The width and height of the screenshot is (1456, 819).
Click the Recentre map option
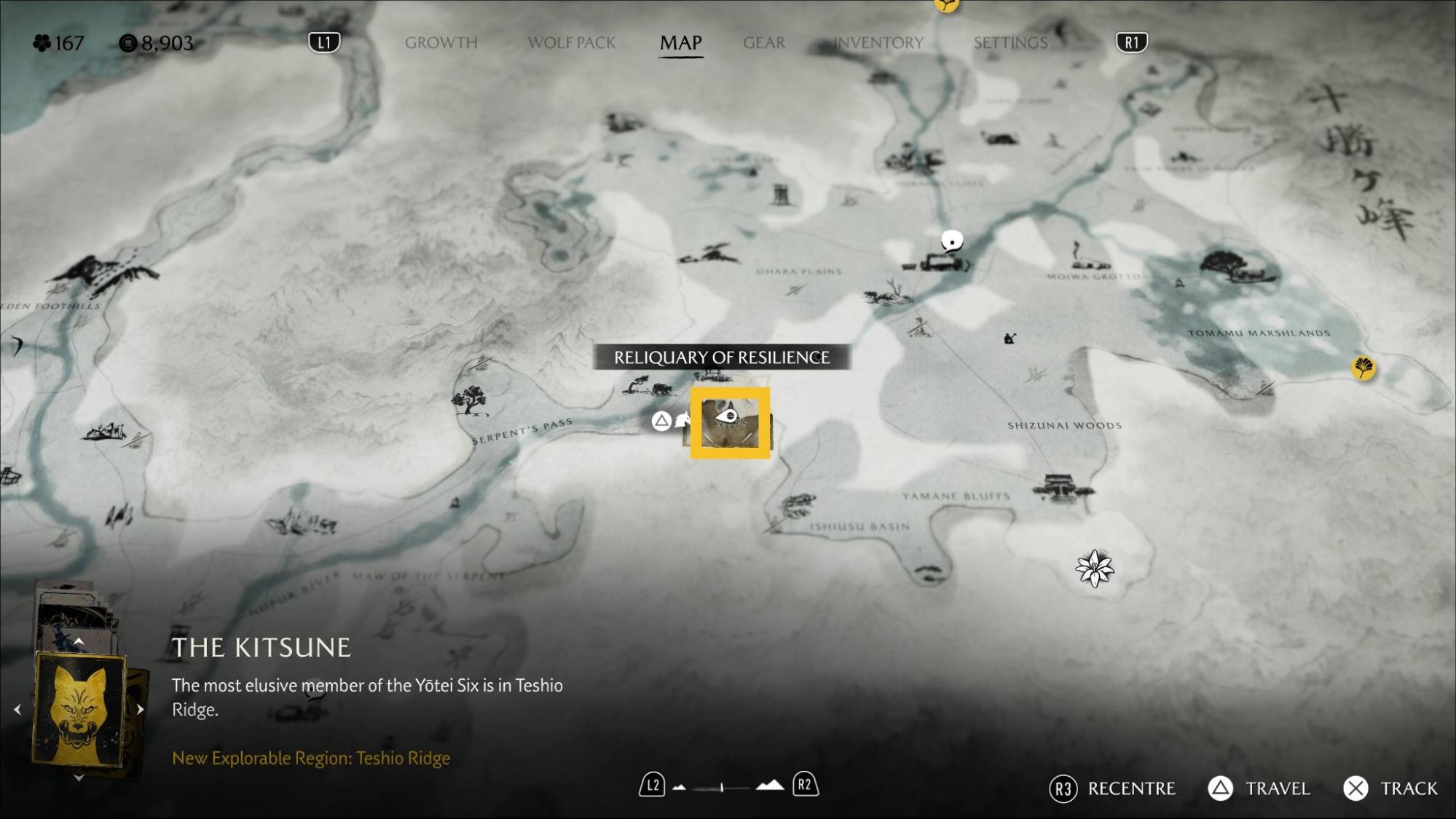tap(1130, 788)
